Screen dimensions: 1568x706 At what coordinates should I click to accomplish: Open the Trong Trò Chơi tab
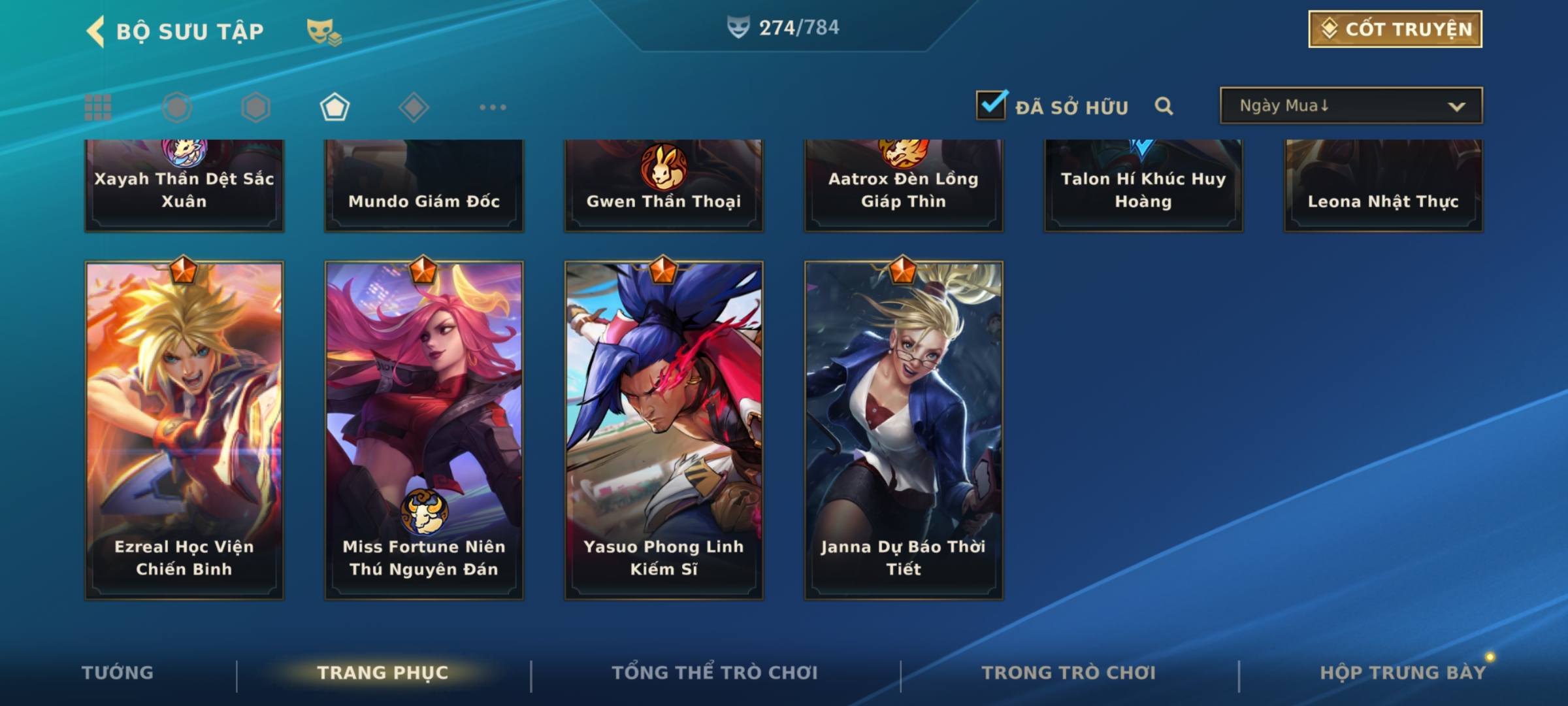click(1069, 673)
